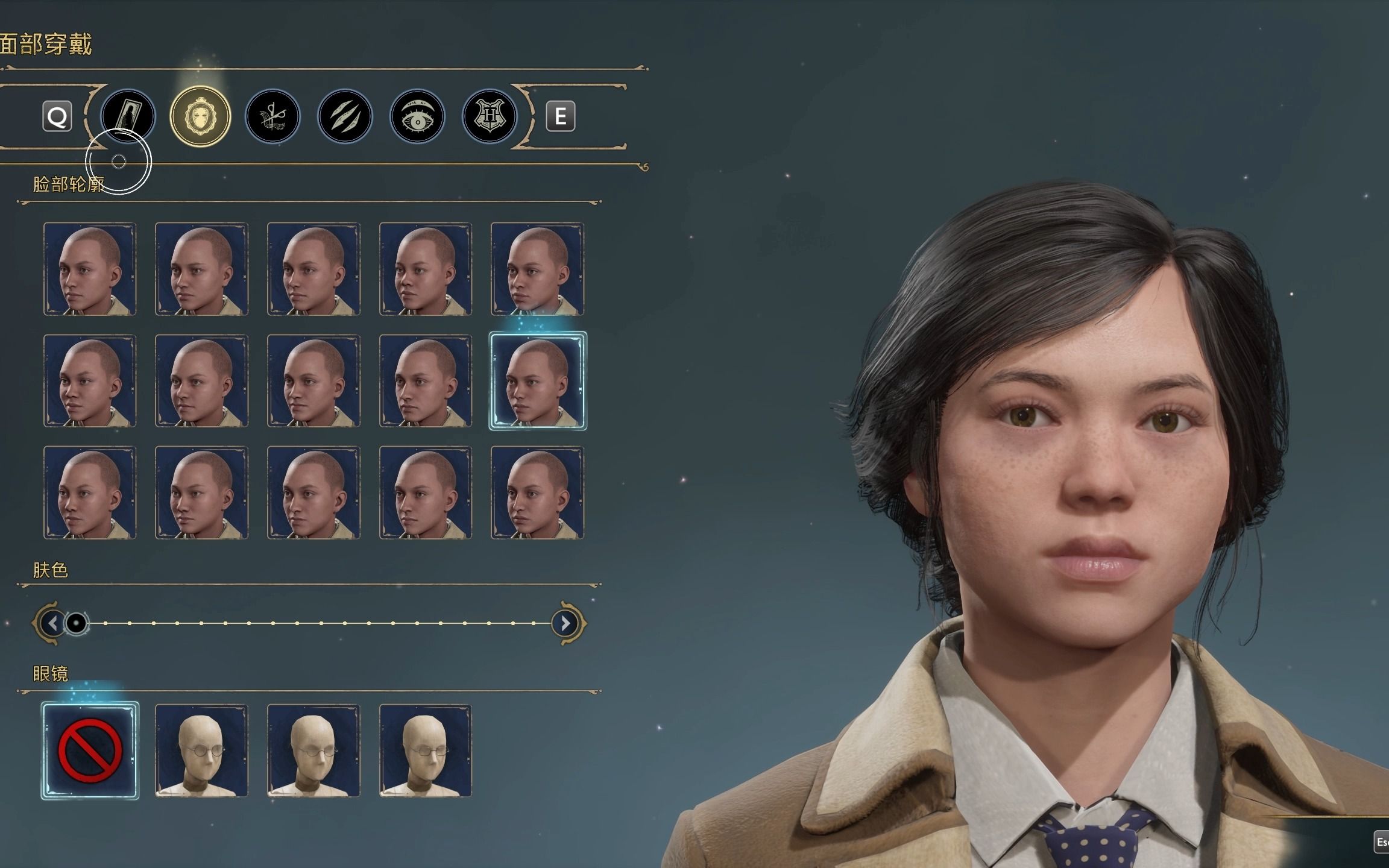
Task: Open the Hogwarts crest final tab
Action: (490, 116)
